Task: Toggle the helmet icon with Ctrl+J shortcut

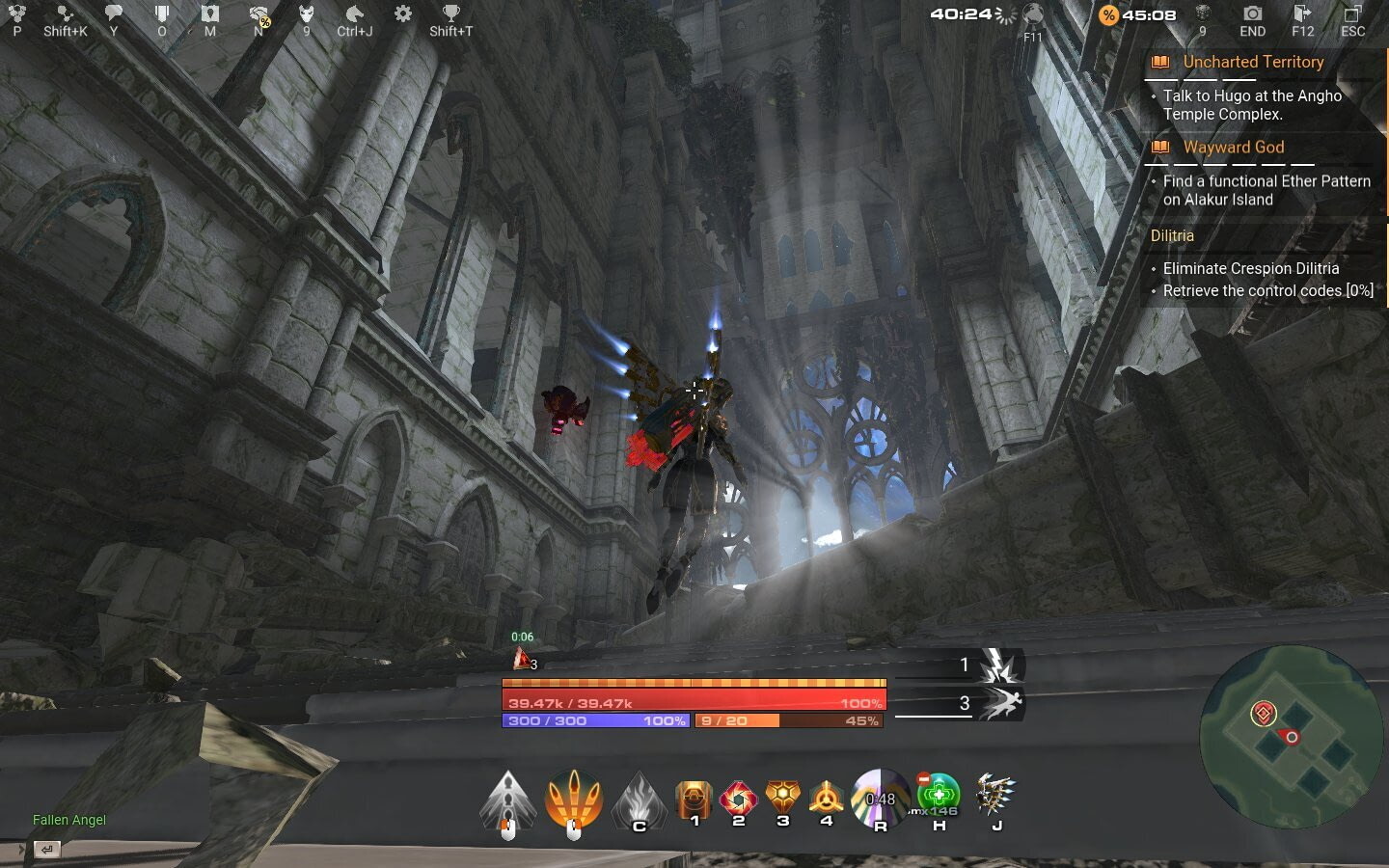Action: point(355,15)
